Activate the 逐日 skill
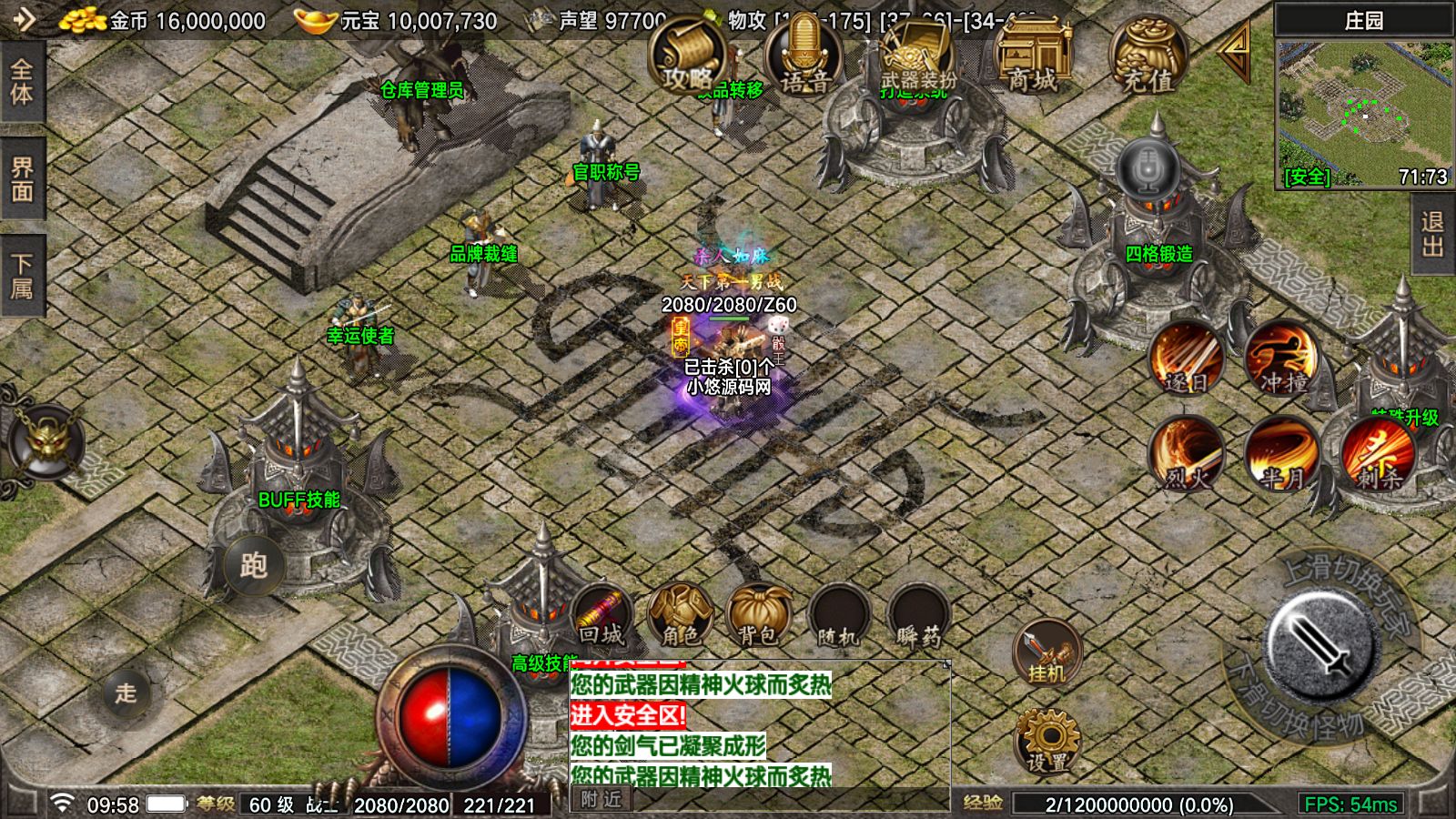The image size is (1456, 819). point(1186,358)
